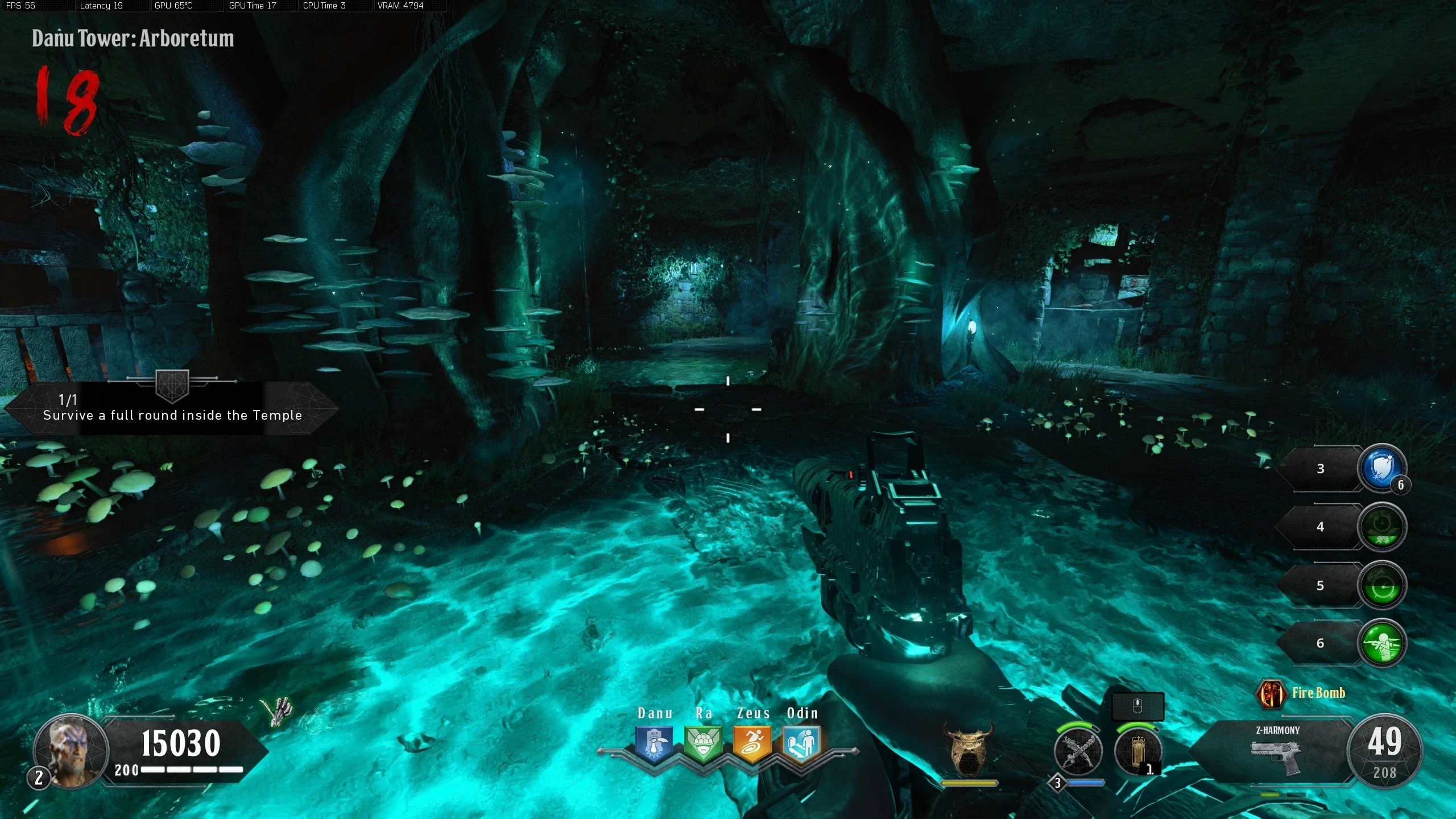The image size is (1456, 819).
Task: Select the Fire Bomb equipment icon
Action: click(x=1271, y=693)
